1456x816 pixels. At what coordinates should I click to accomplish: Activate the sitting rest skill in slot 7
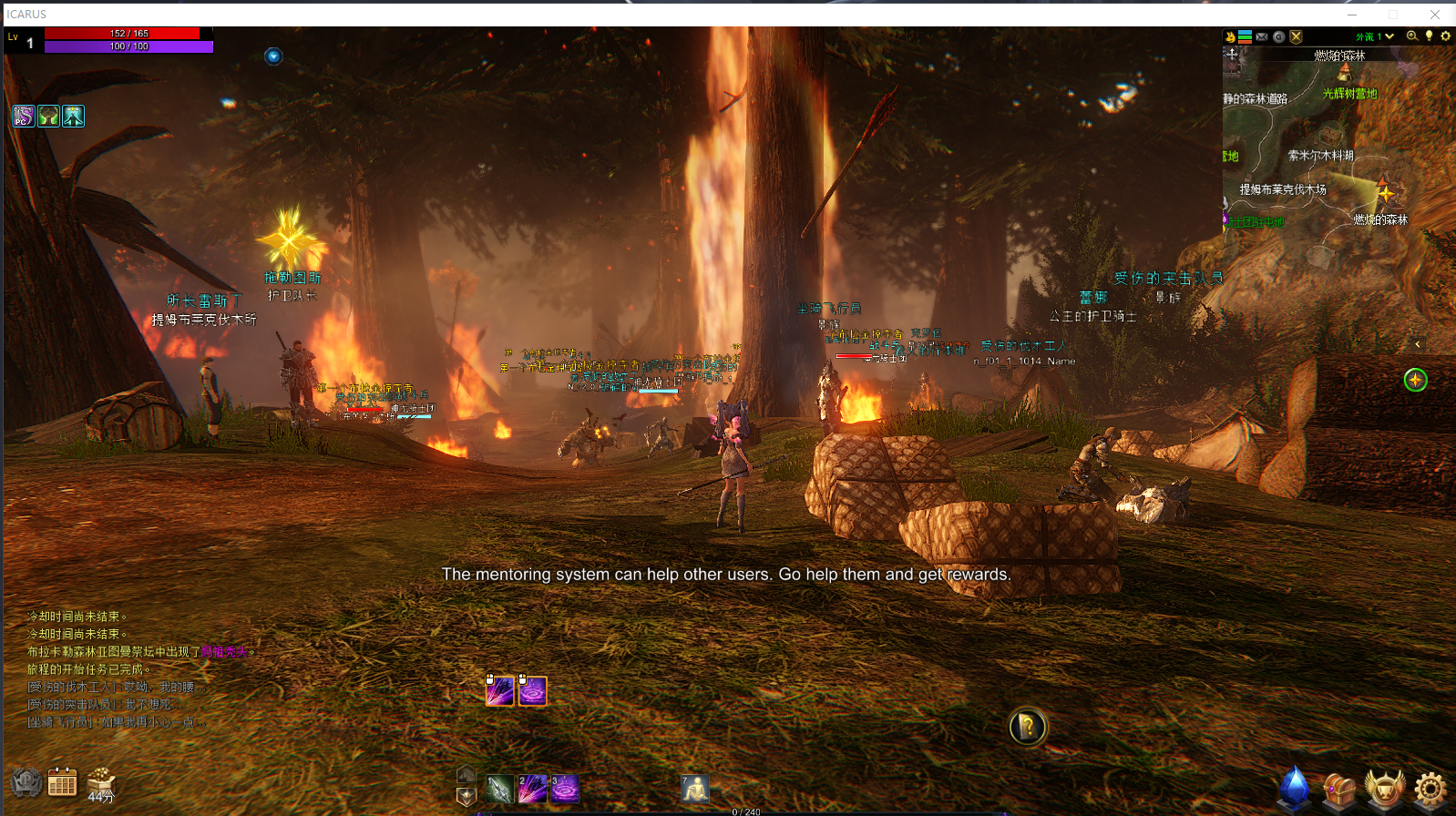tap(695, 788)
